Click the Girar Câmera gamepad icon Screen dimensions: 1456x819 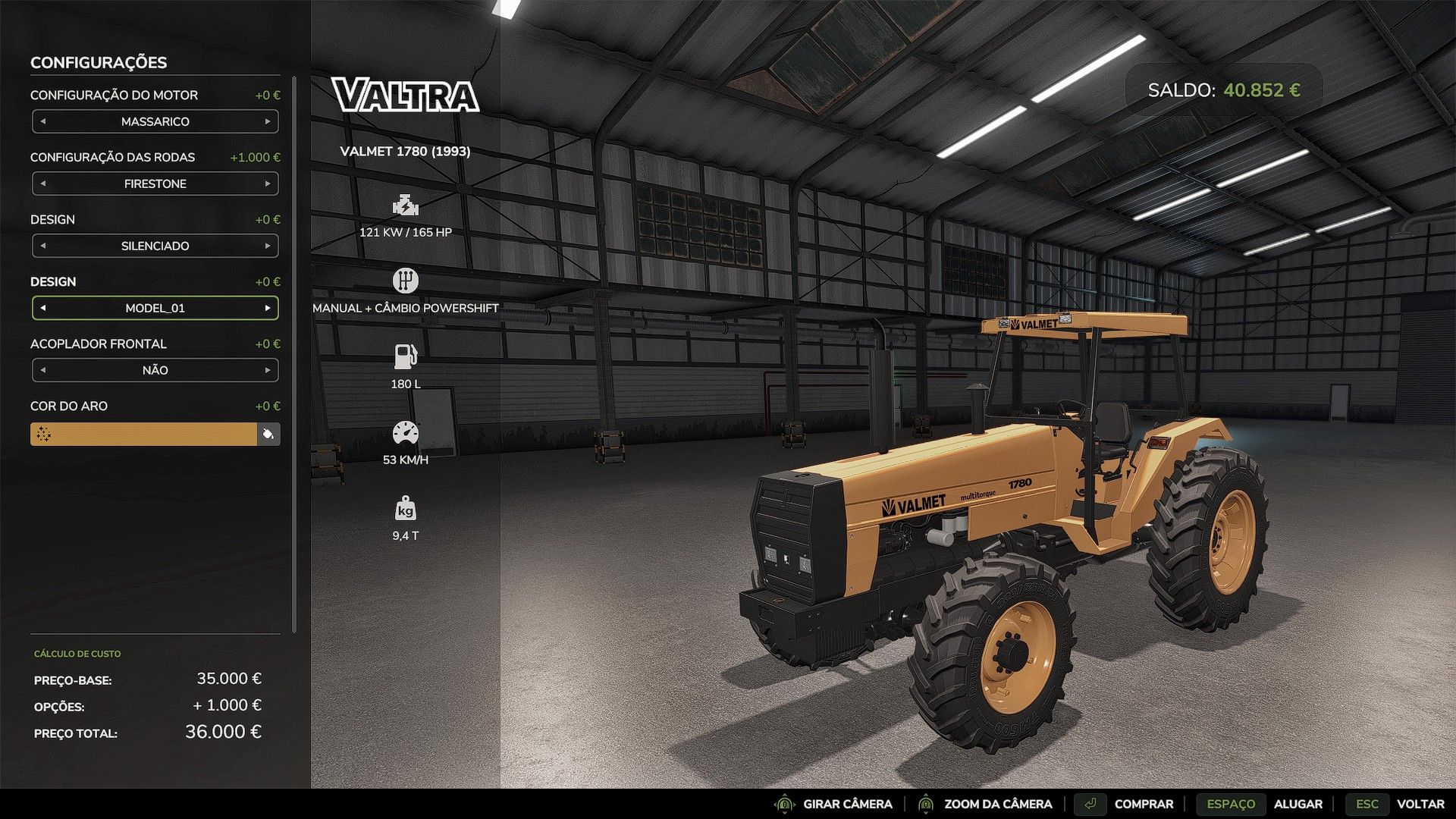(785, 804)
